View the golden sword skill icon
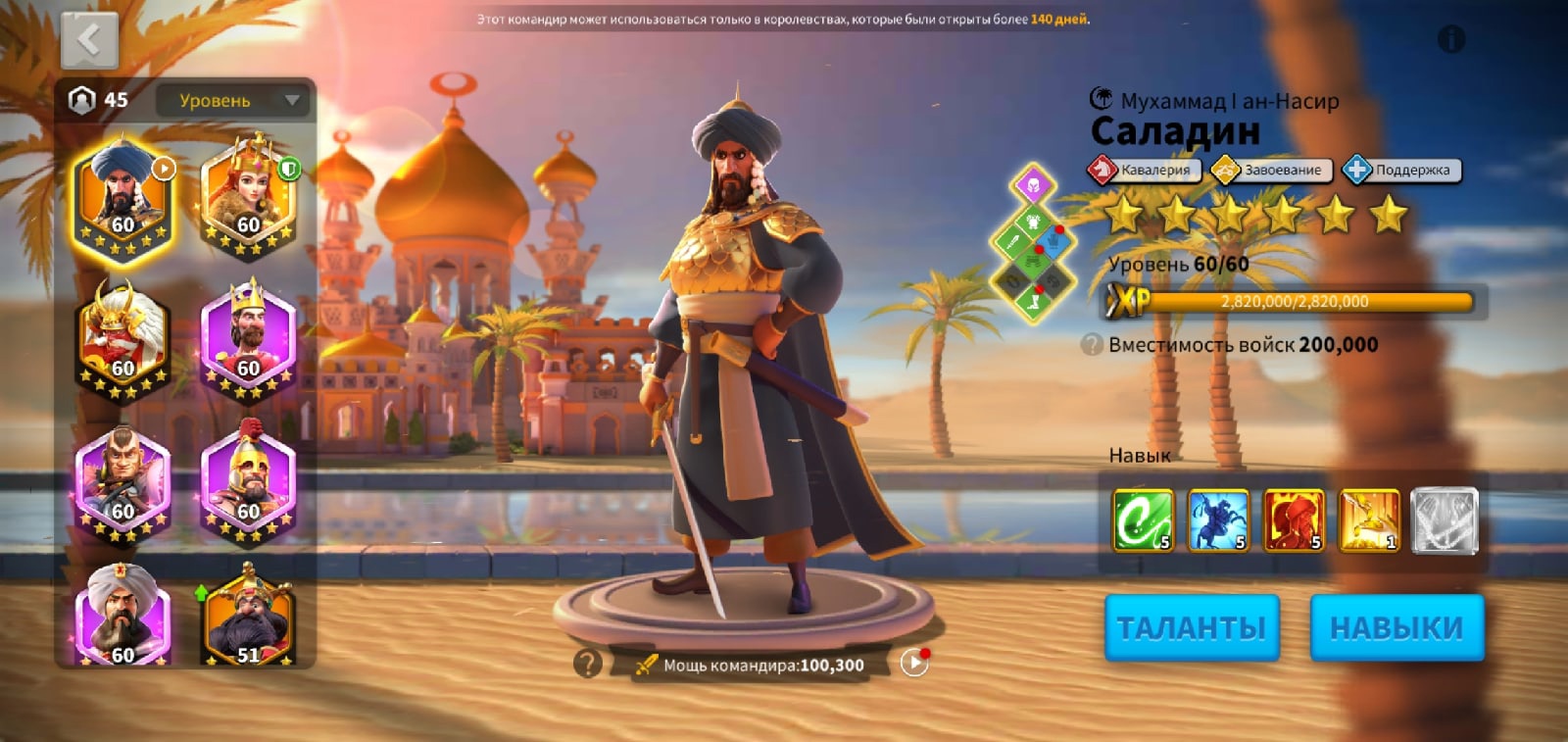The height and width of the screenshot is (742, 1568). coord(1369,519)
